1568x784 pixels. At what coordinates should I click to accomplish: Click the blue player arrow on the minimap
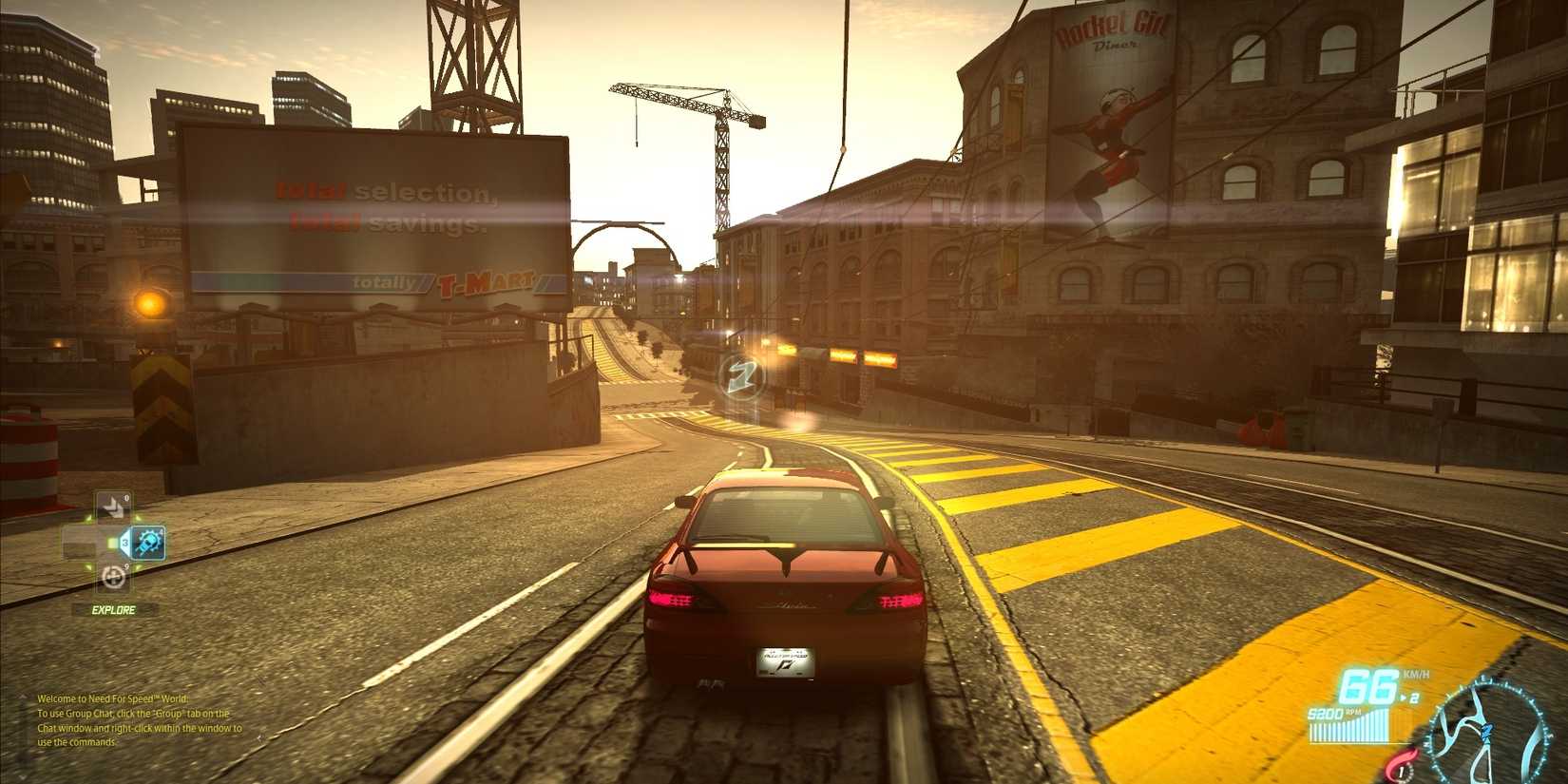pyautogui.click(x=1486, y=732)
